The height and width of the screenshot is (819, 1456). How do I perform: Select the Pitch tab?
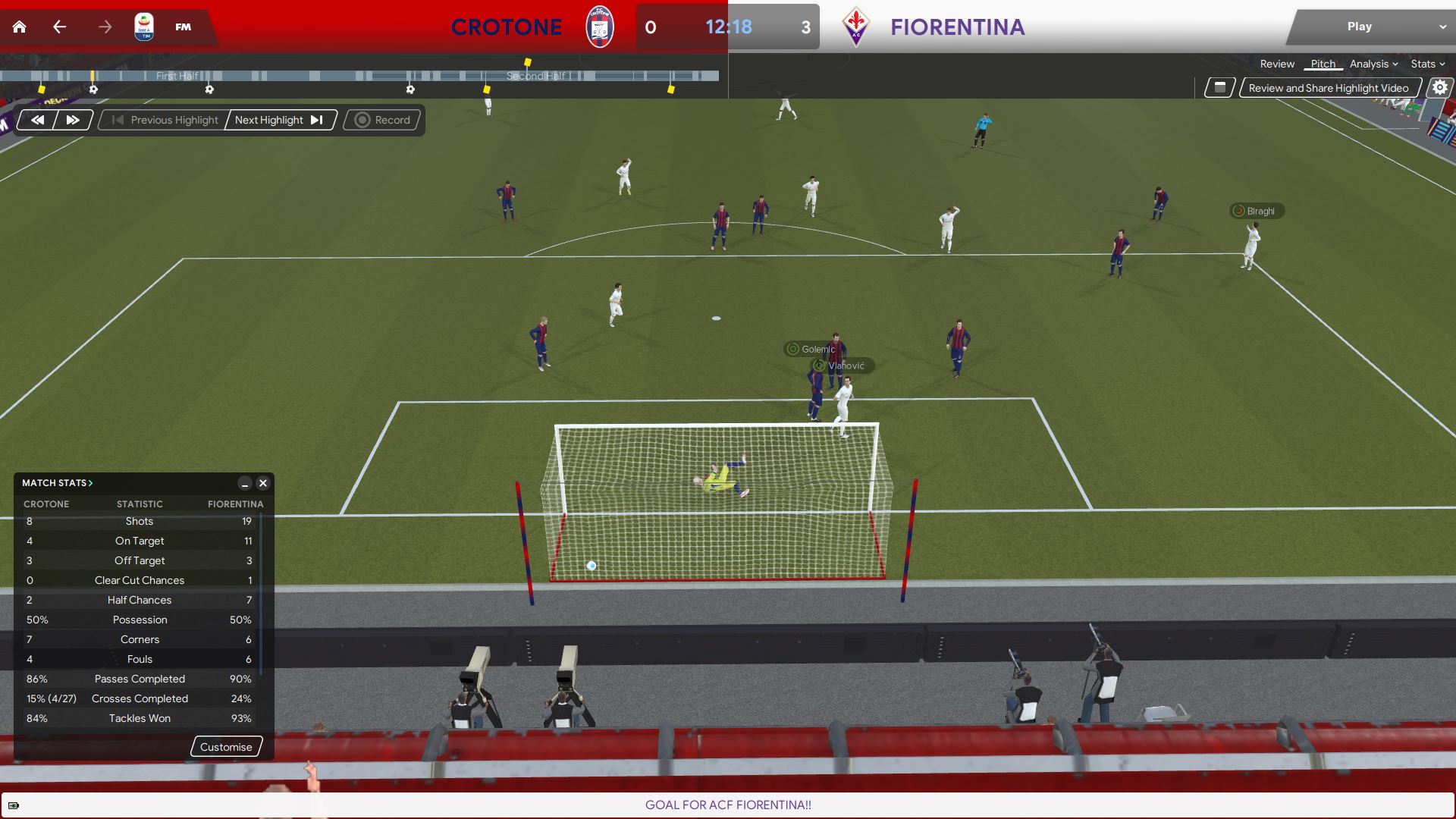[x=1323, y=64]
